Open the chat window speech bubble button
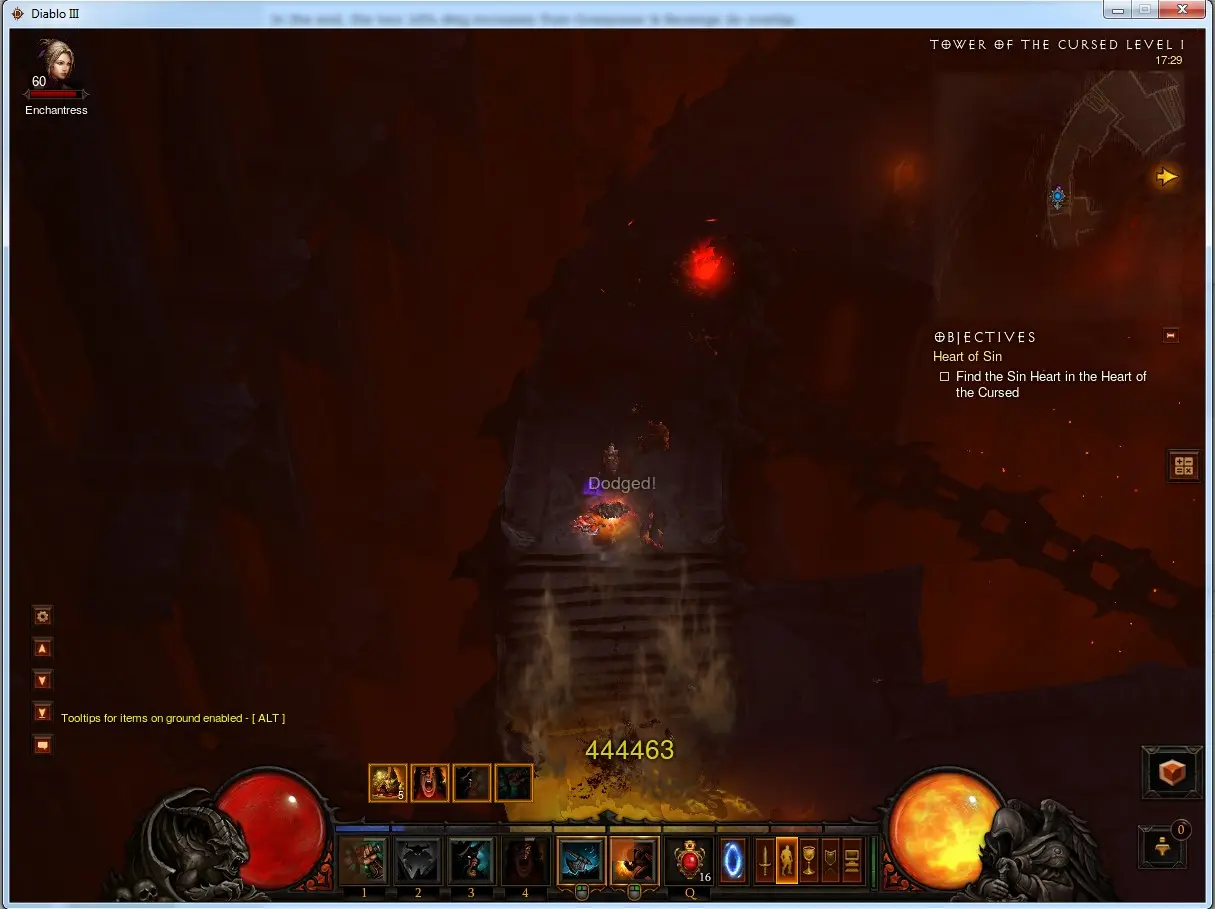The height and width of the screenshot is (909, 1215). (42, 745)
